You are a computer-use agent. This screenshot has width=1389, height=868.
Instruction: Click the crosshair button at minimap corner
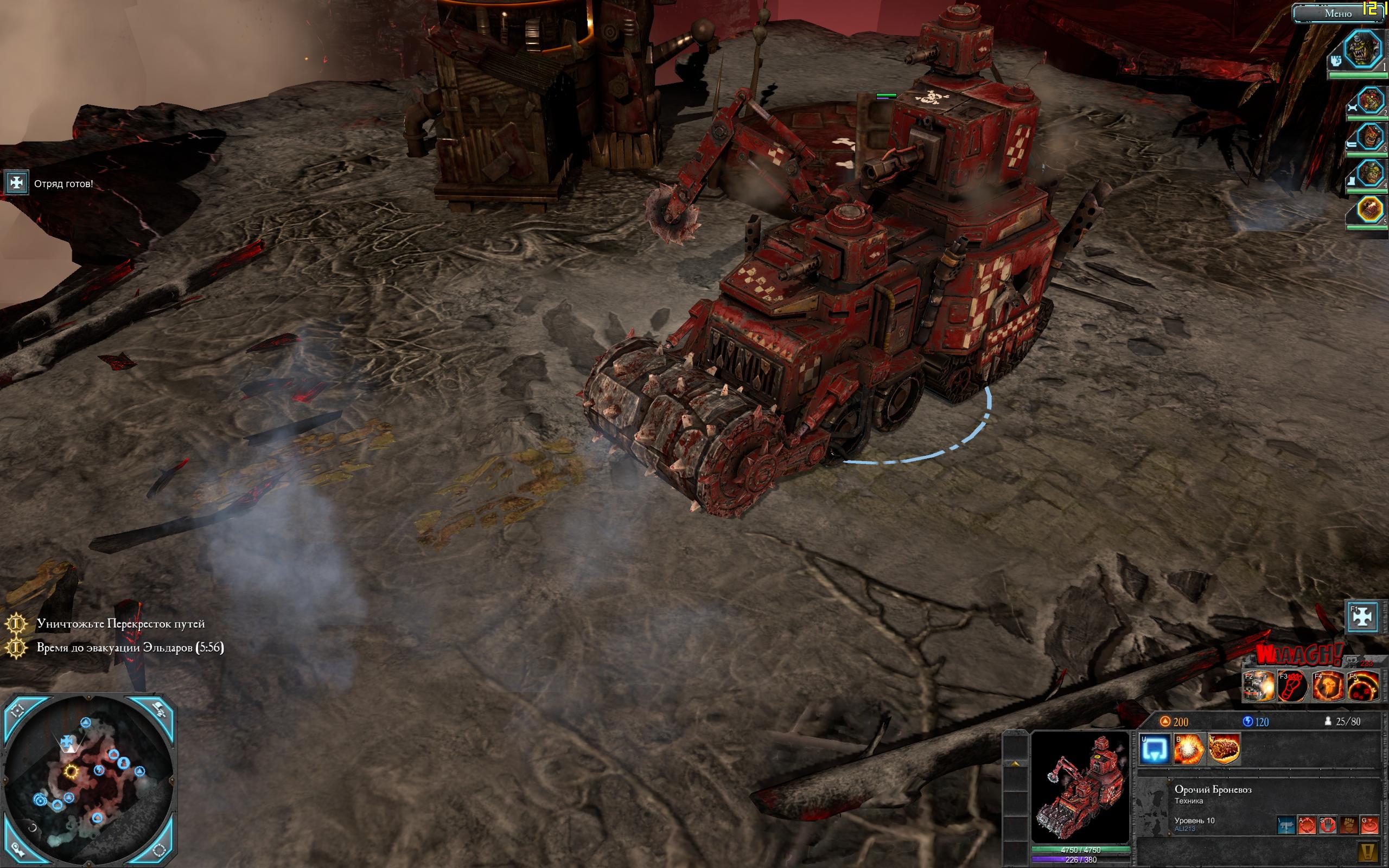(17, 710)
